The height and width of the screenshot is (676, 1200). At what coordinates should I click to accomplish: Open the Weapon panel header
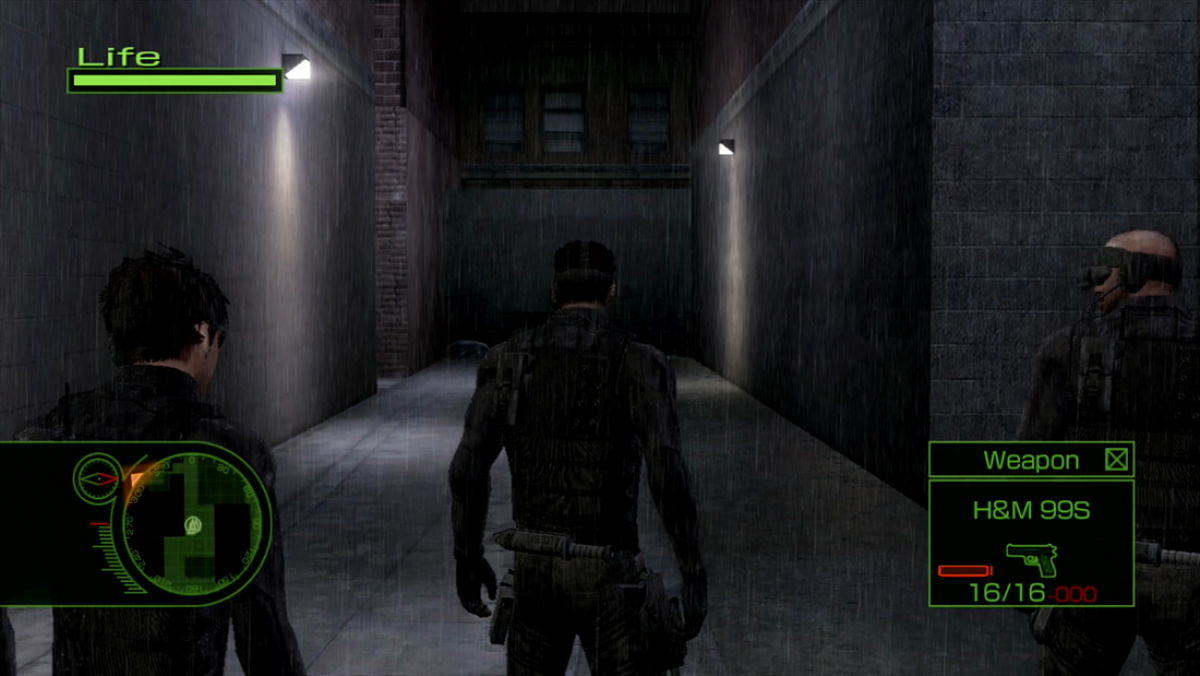point(1030,460)
